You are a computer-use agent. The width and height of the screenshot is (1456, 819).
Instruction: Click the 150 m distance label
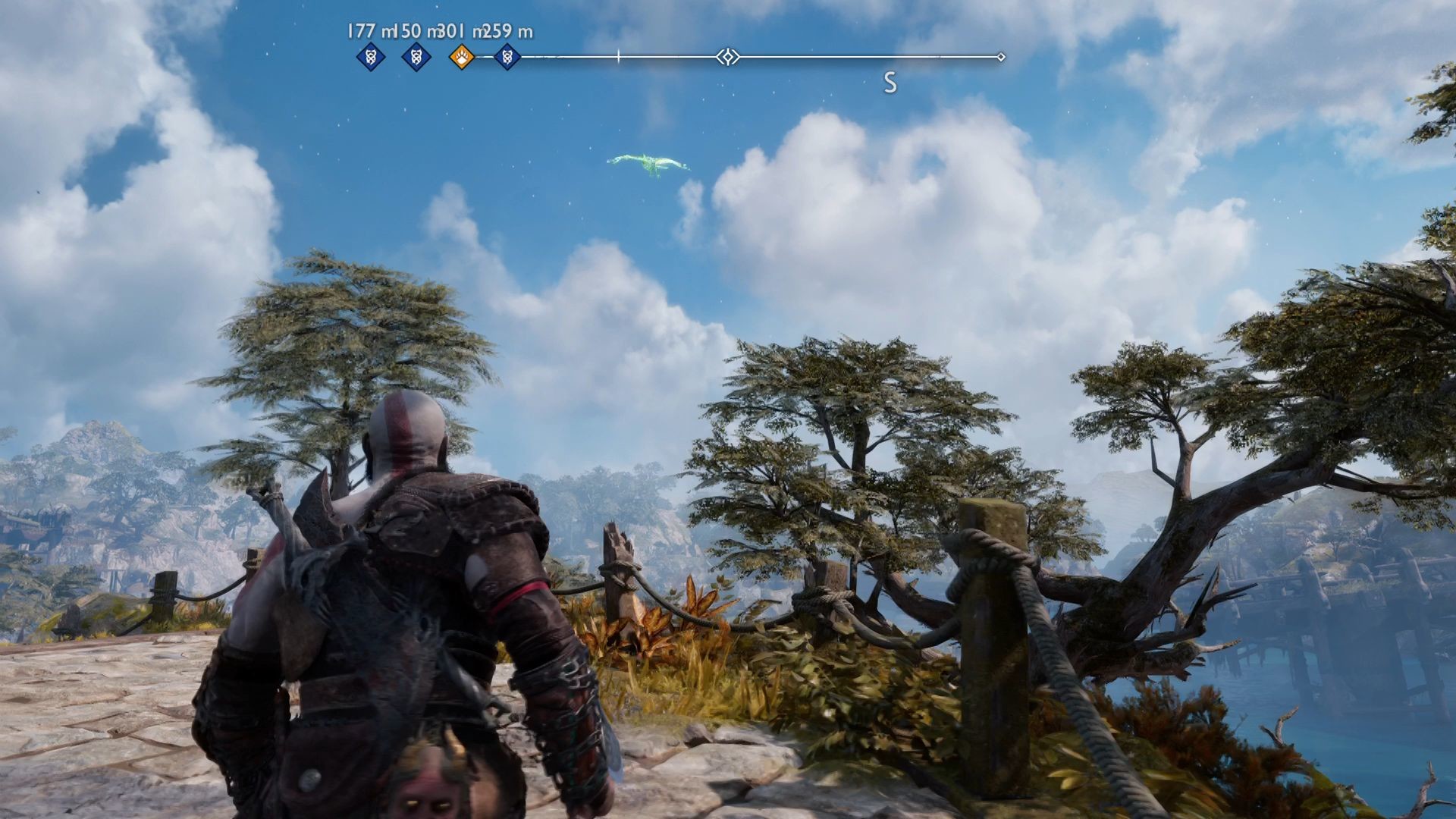tap(416, 33)
